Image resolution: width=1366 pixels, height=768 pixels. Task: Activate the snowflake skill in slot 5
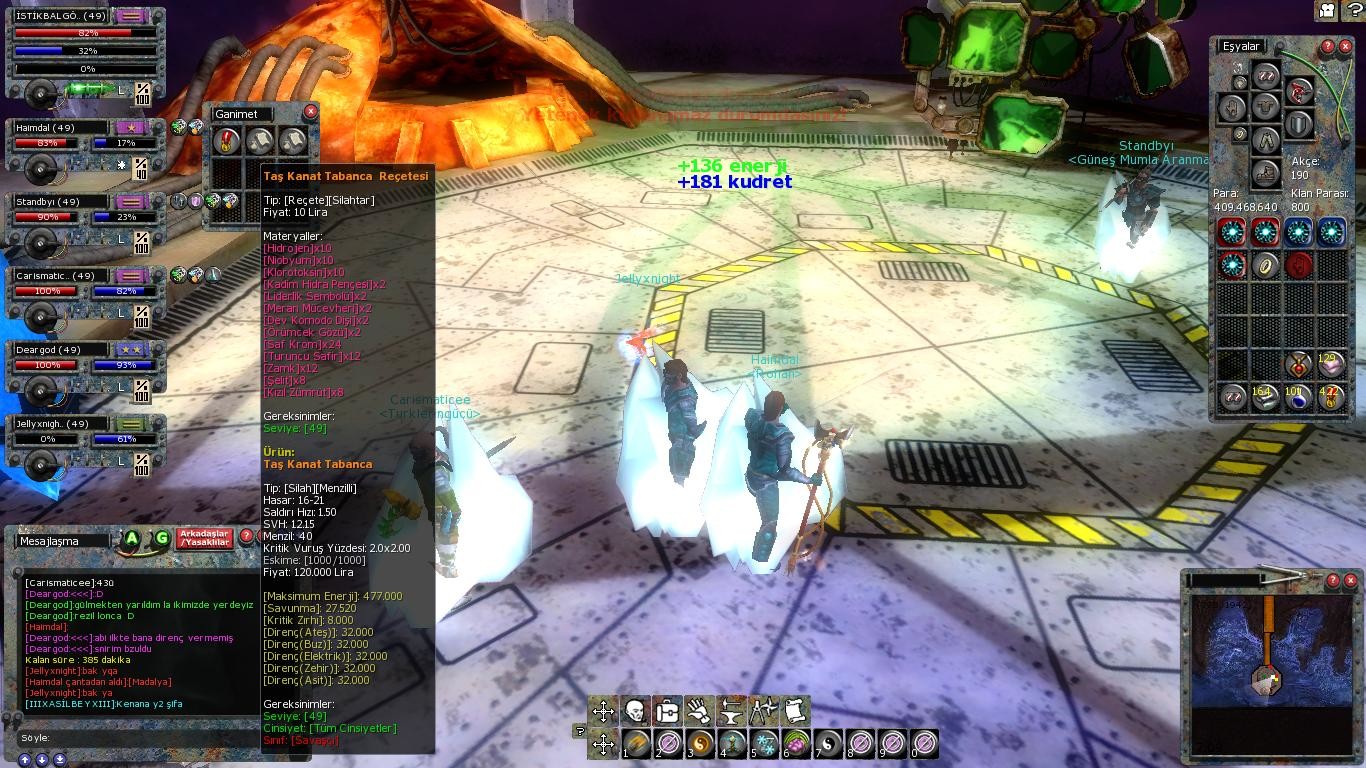coord(765,744)
